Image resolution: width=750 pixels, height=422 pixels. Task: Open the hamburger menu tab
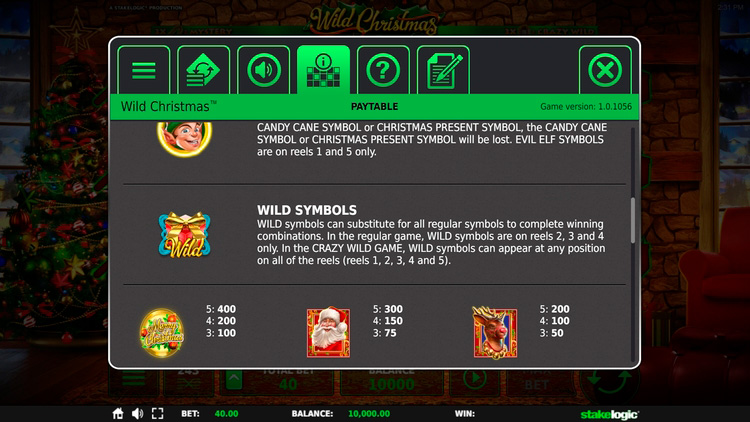point(144,70)
